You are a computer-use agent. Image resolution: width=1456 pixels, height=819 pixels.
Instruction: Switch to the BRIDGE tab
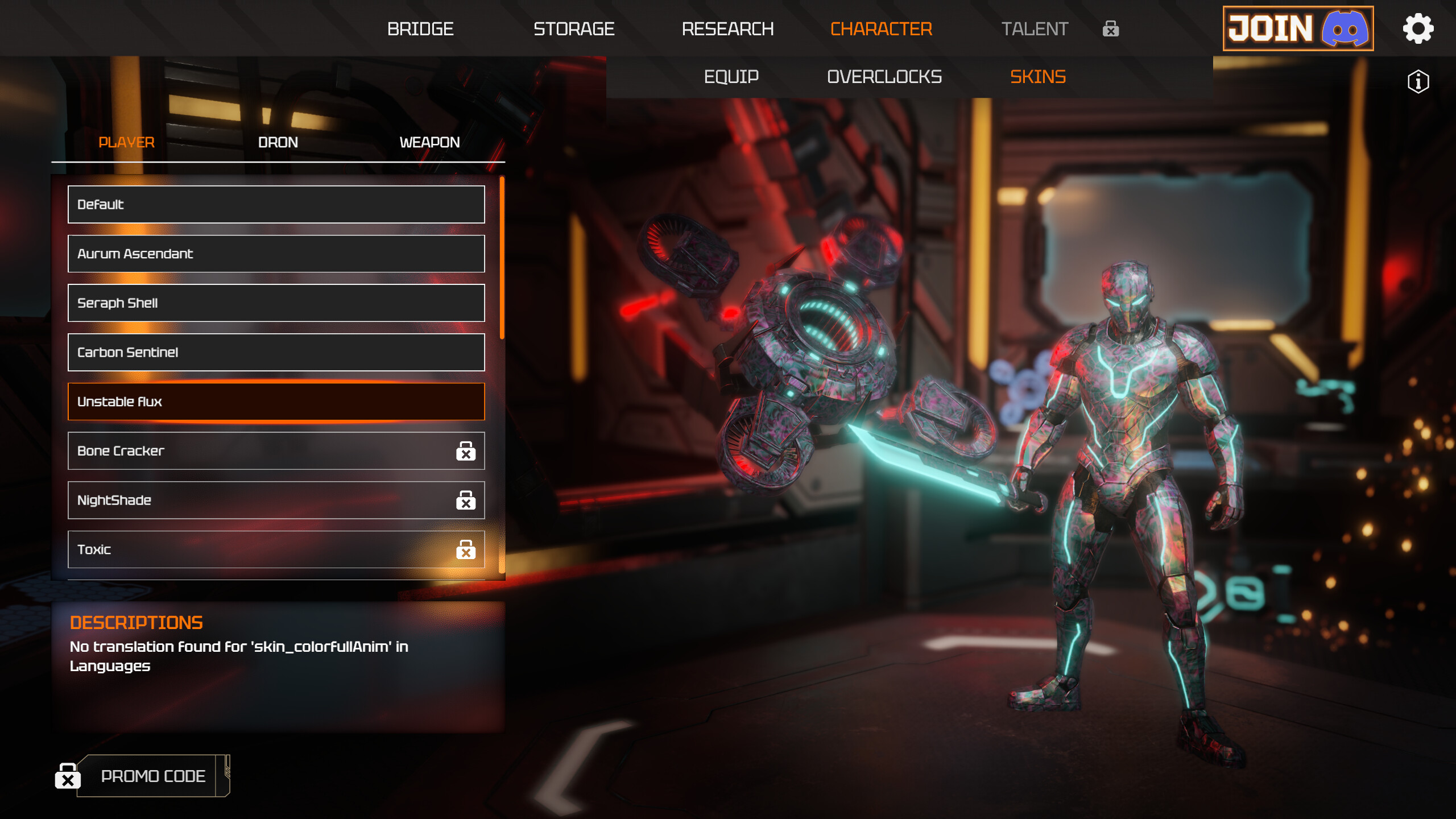421,29
